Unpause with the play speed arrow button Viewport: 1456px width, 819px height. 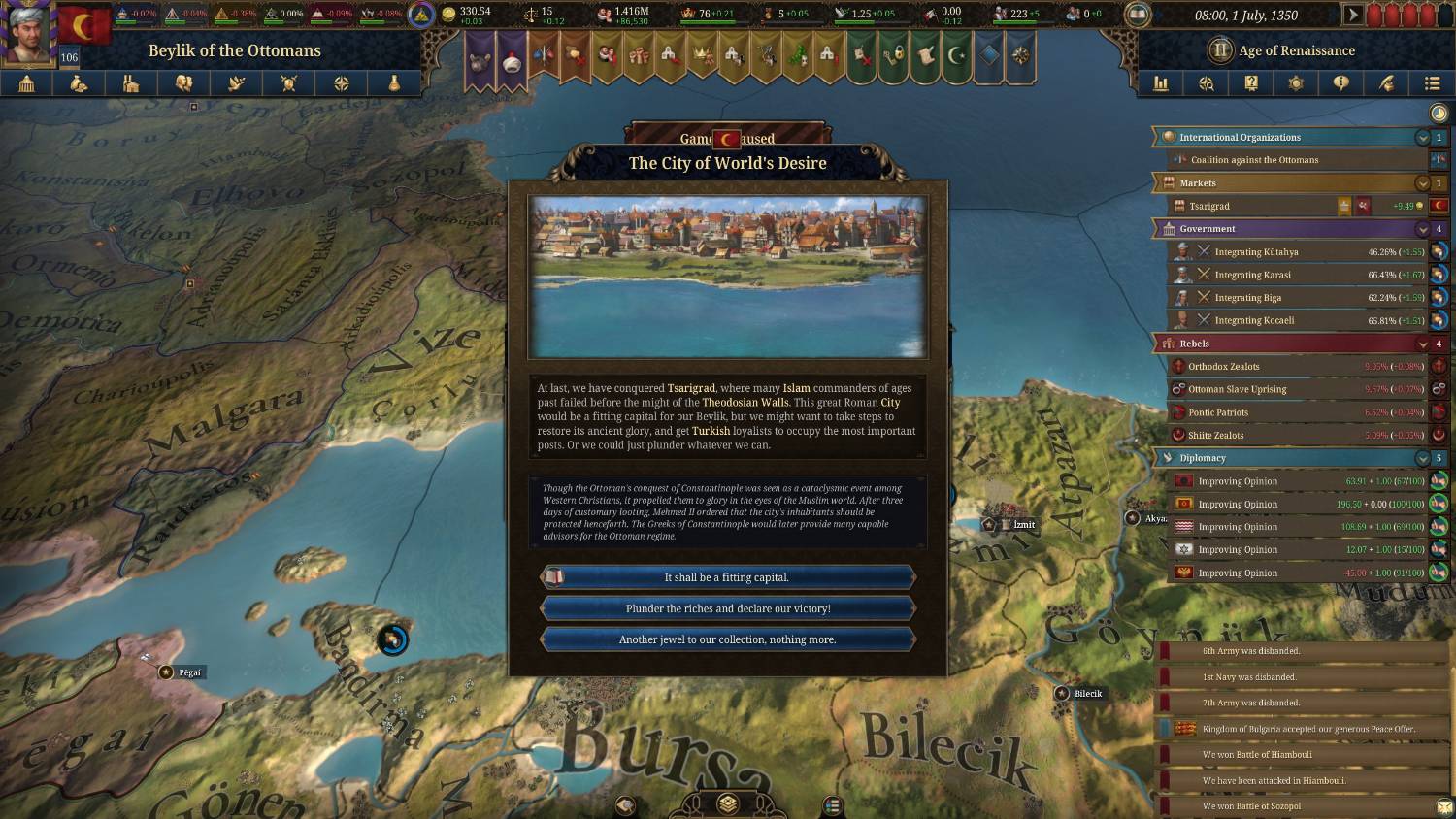click(x=1352, y=15)
